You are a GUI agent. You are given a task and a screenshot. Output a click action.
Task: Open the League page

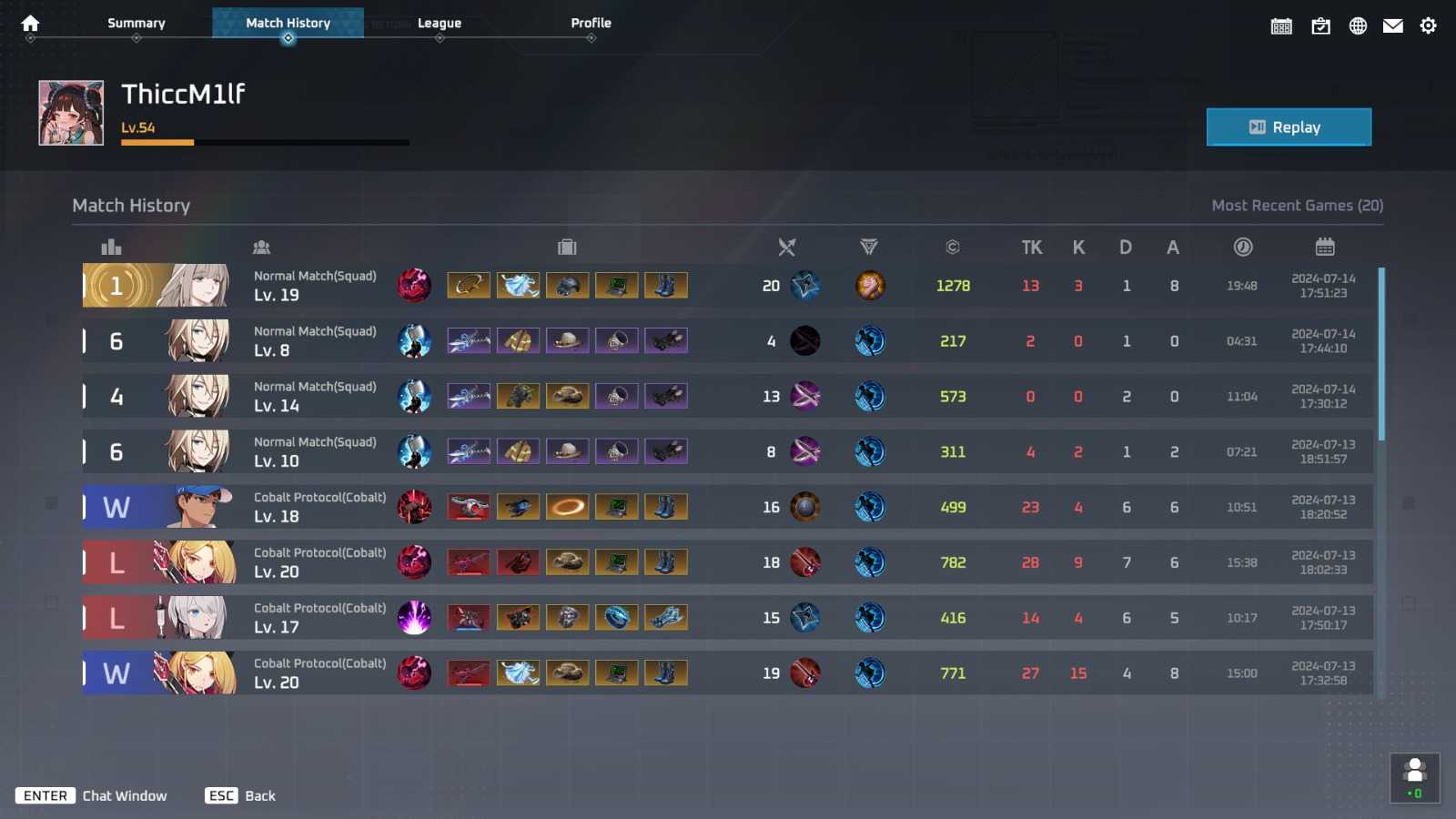coord(440,23)
